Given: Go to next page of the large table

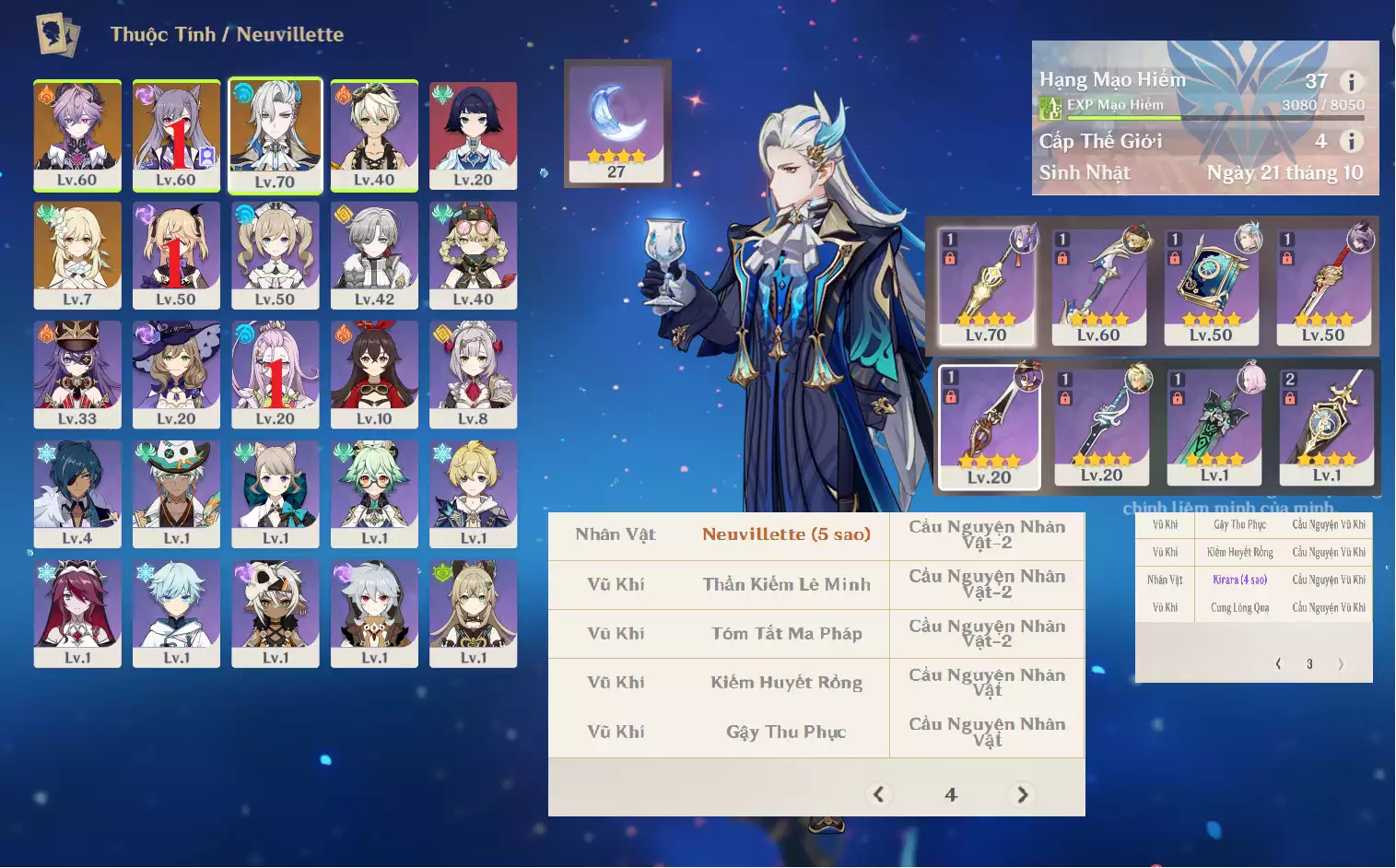Looking at the screenshot, I should coord(1022,794).
